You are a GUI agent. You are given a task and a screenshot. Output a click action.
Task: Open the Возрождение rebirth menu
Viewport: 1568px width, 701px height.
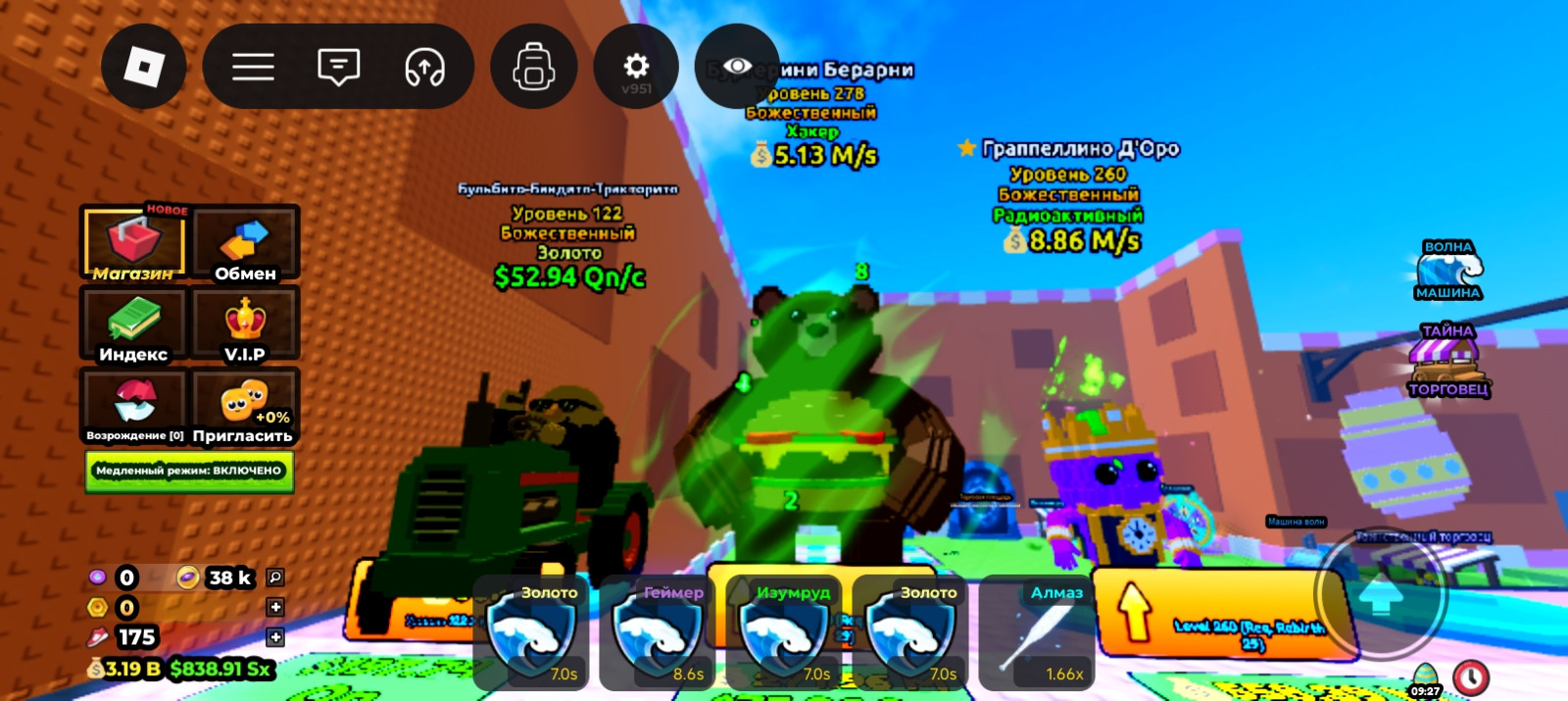point(134,407)
